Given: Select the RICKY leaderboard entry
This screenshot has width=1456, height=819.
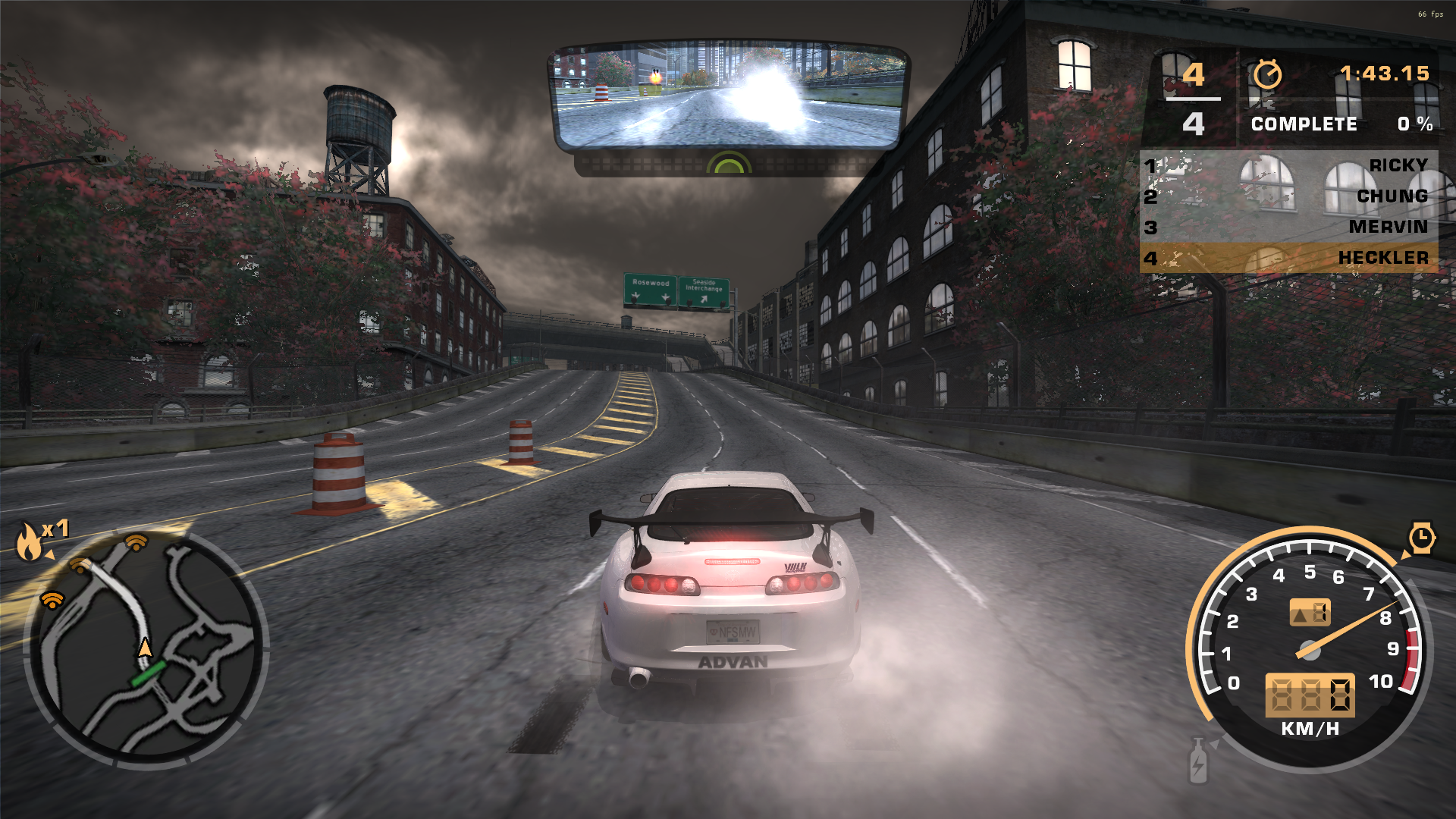Looking at the screenshot, I should 1399,164.
